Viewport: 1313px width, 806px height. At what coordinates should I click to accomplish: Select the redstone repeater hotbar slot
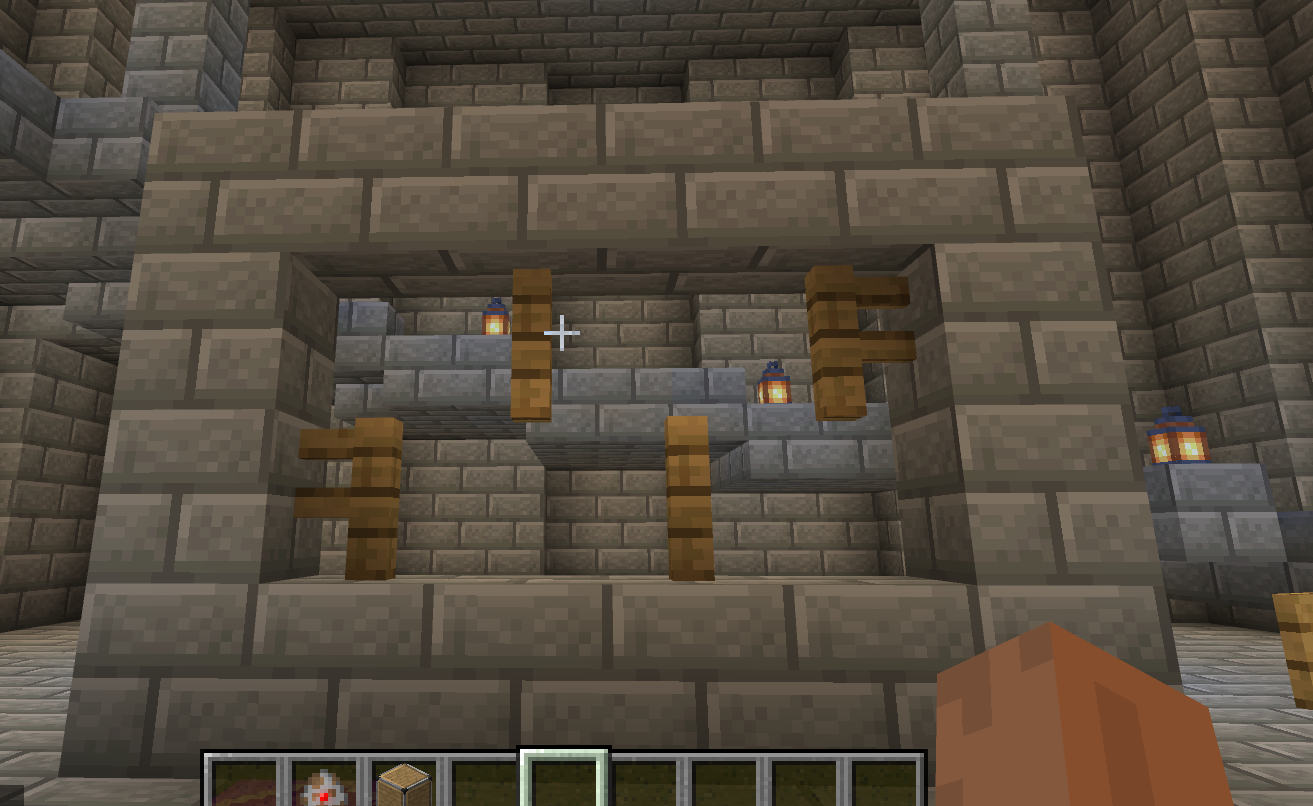click(x=325, y=784)
